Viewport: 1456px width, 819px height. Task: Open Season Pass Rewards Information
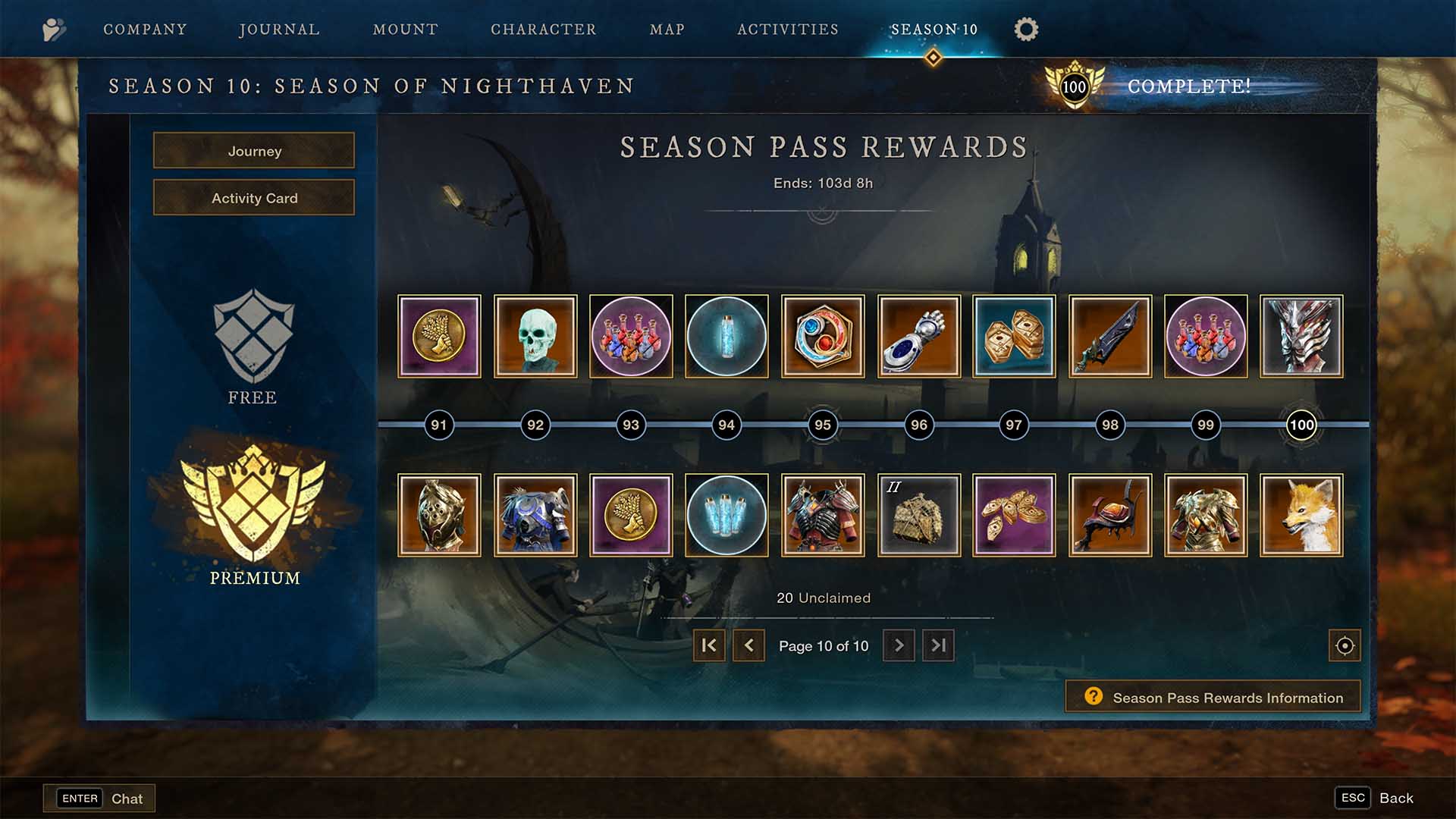point(1212,697)
